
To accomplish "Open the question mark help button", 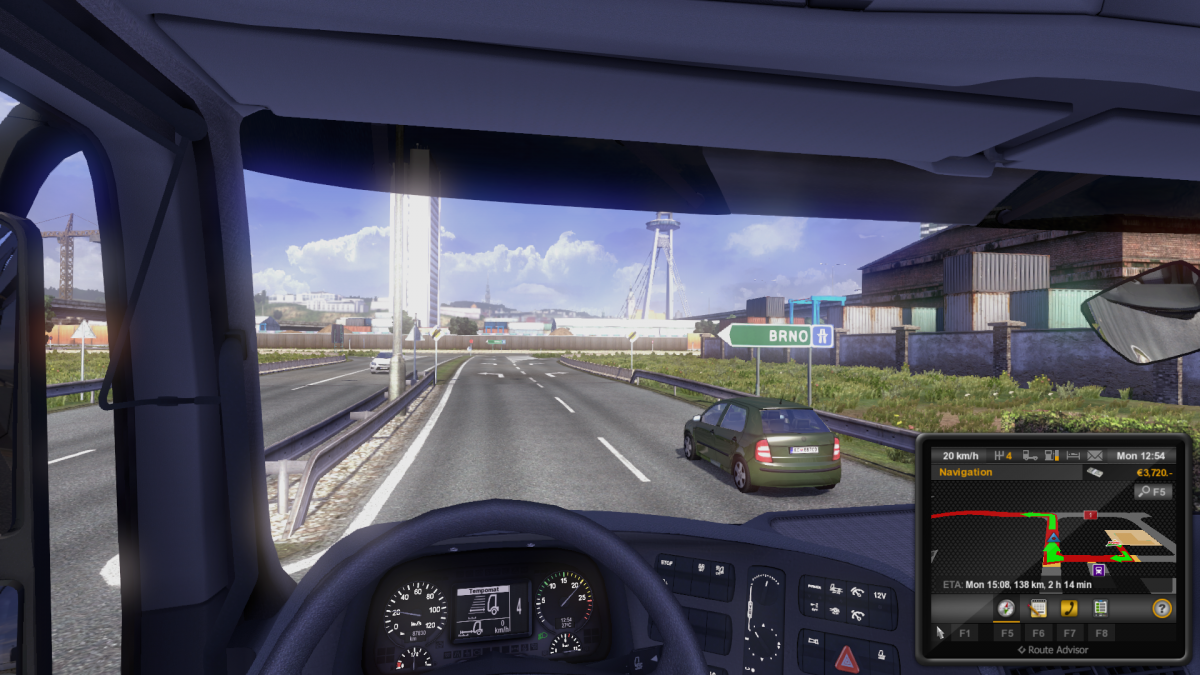I will (x=1161, y=608).
